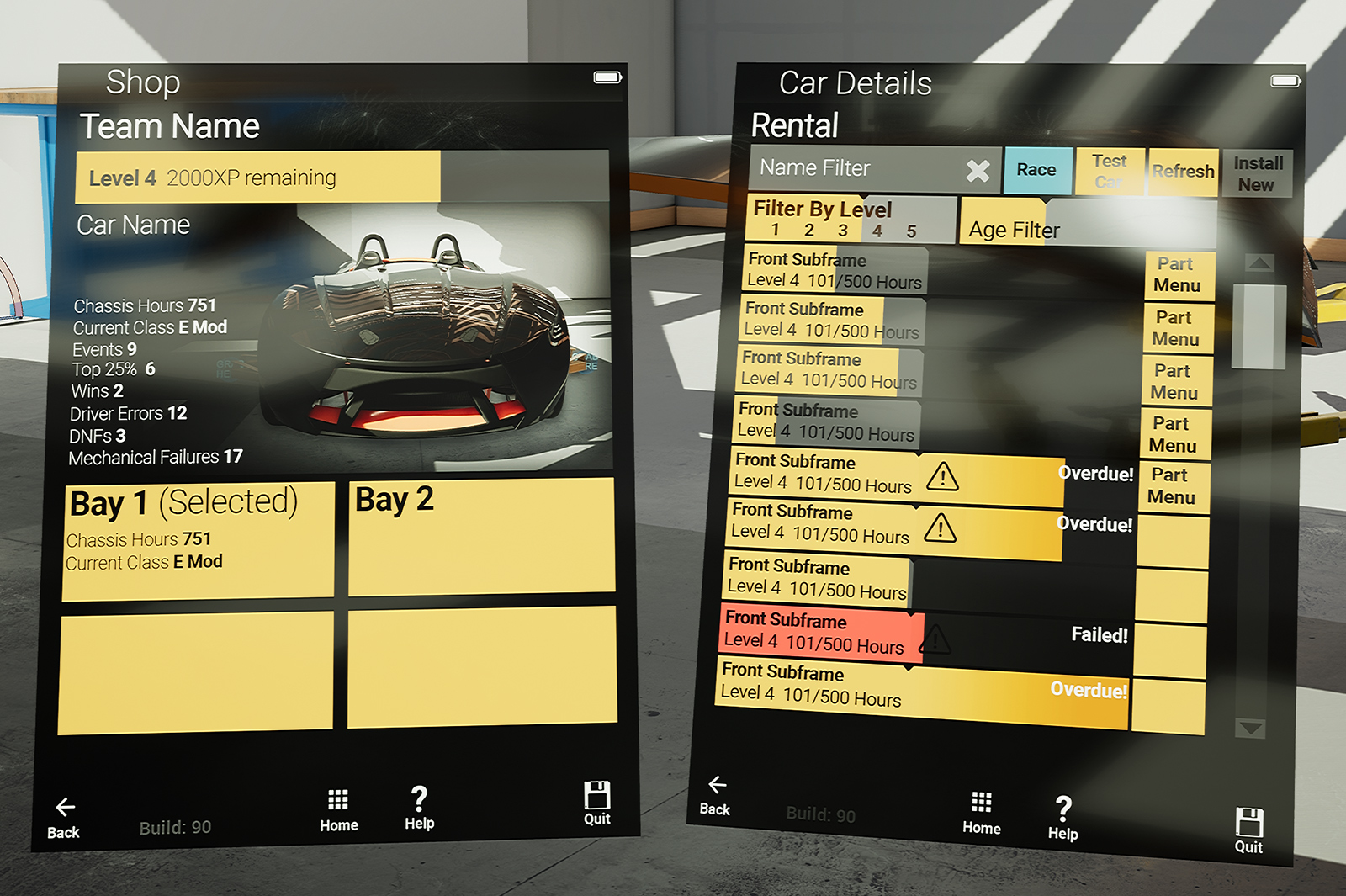Open Home on the Shop tablet

(338, 809)
